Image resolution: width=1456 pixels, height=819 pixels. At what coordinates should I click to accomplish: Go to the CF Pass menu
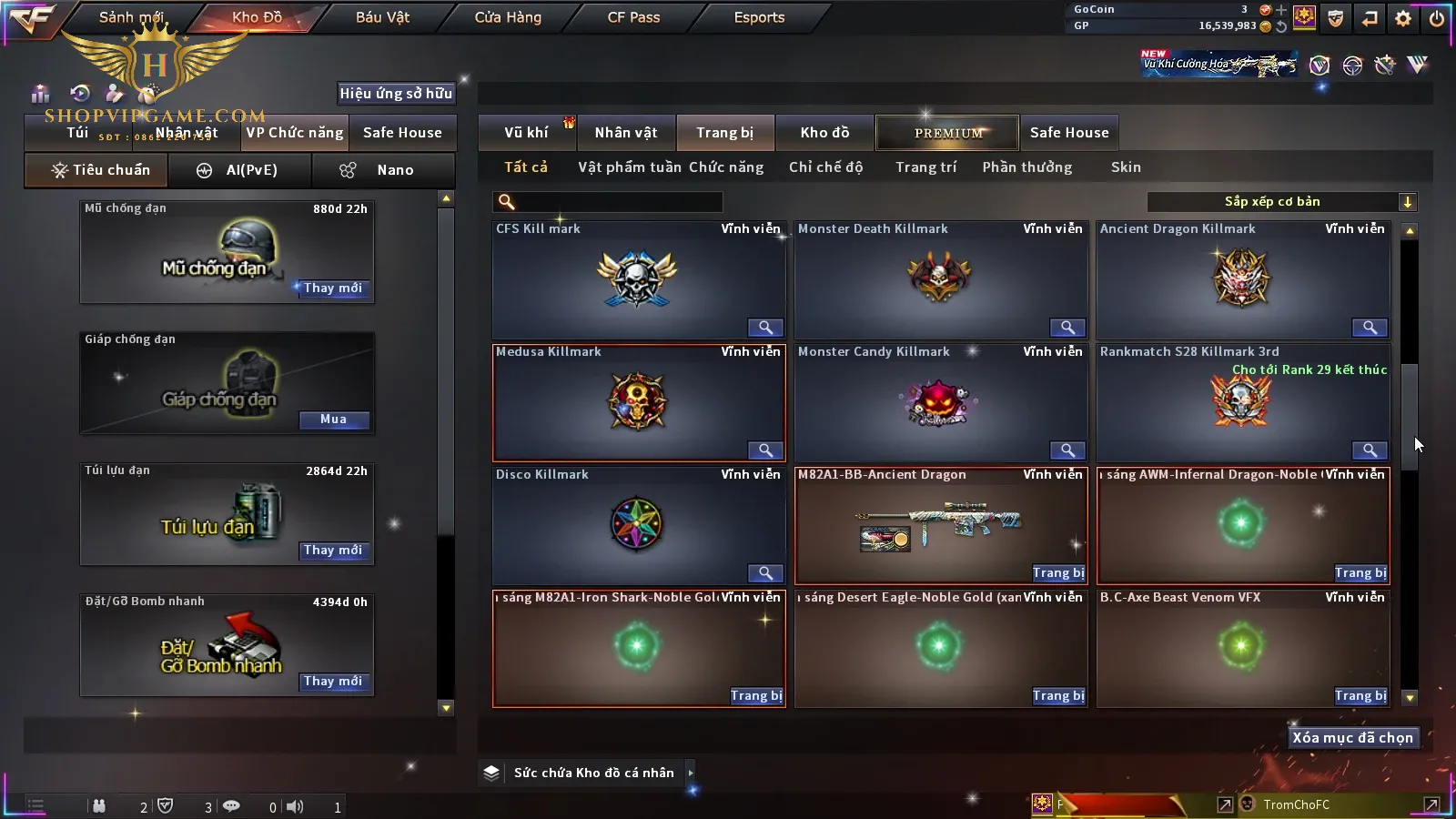coord(633,17)
